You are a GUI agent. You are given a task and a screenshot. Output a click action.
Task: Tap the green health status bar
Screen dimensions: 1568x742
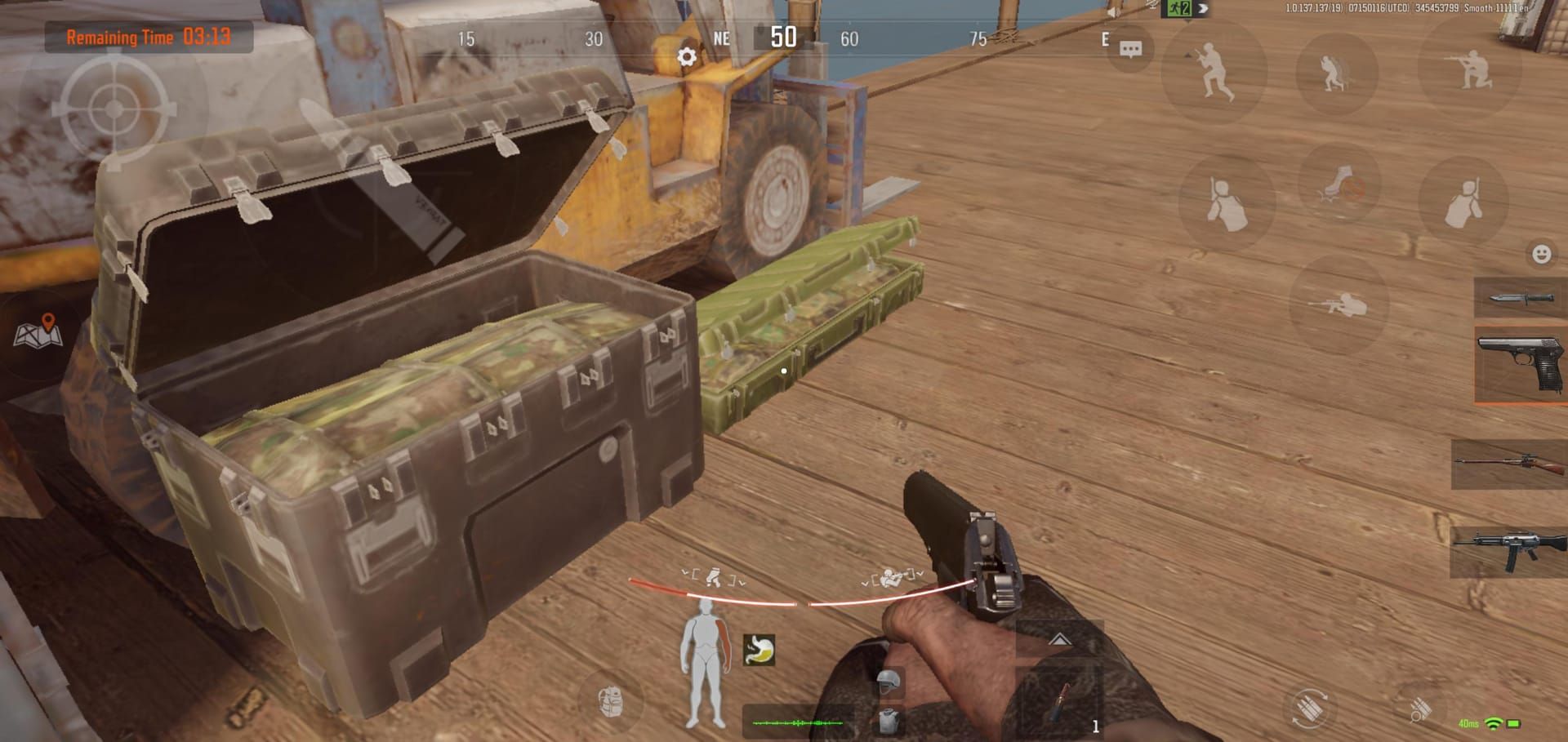click(798, 724)
